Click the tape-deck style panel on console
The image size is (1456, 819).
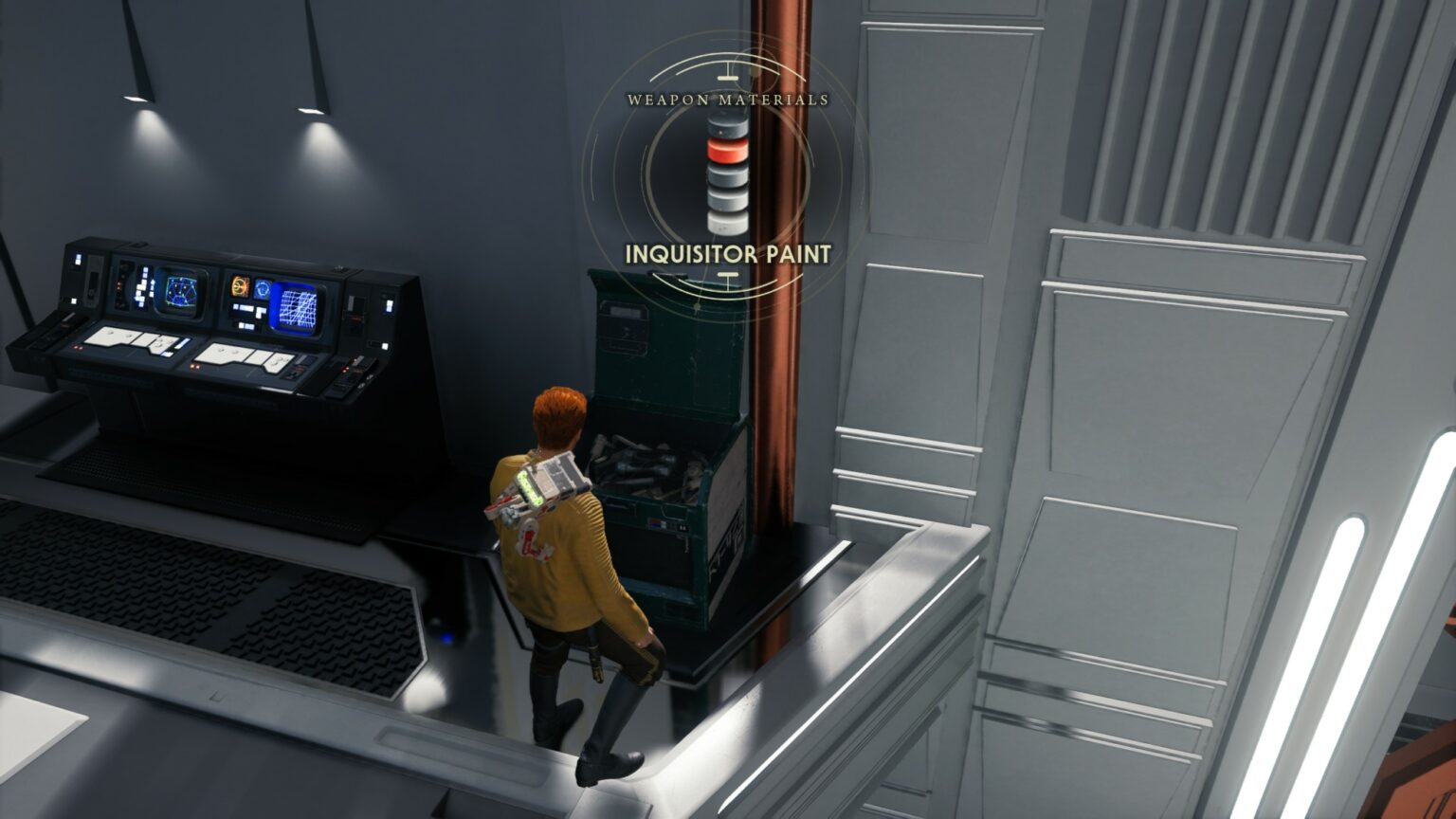coord(92,282)
